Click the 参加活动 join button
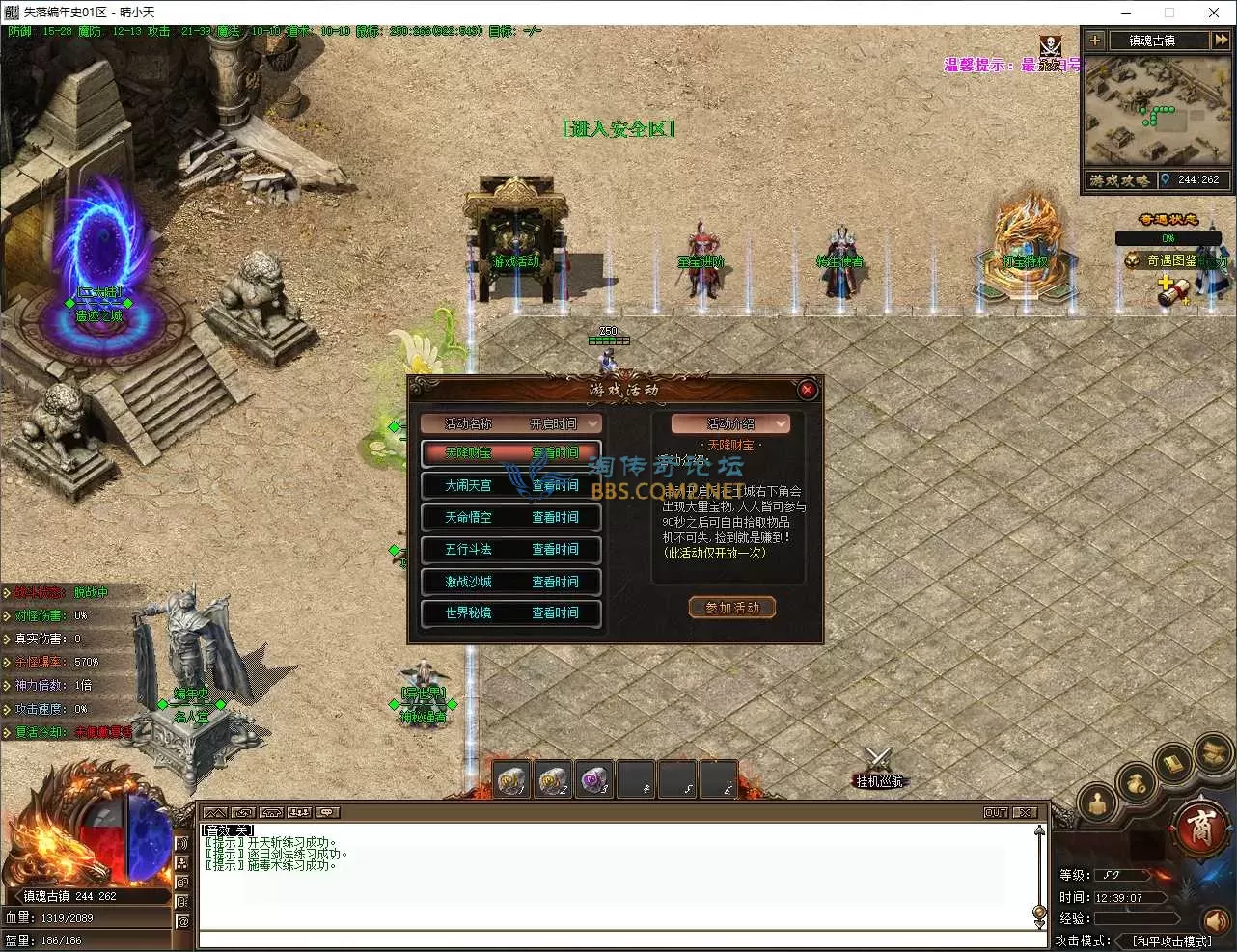 click(732, 608)
